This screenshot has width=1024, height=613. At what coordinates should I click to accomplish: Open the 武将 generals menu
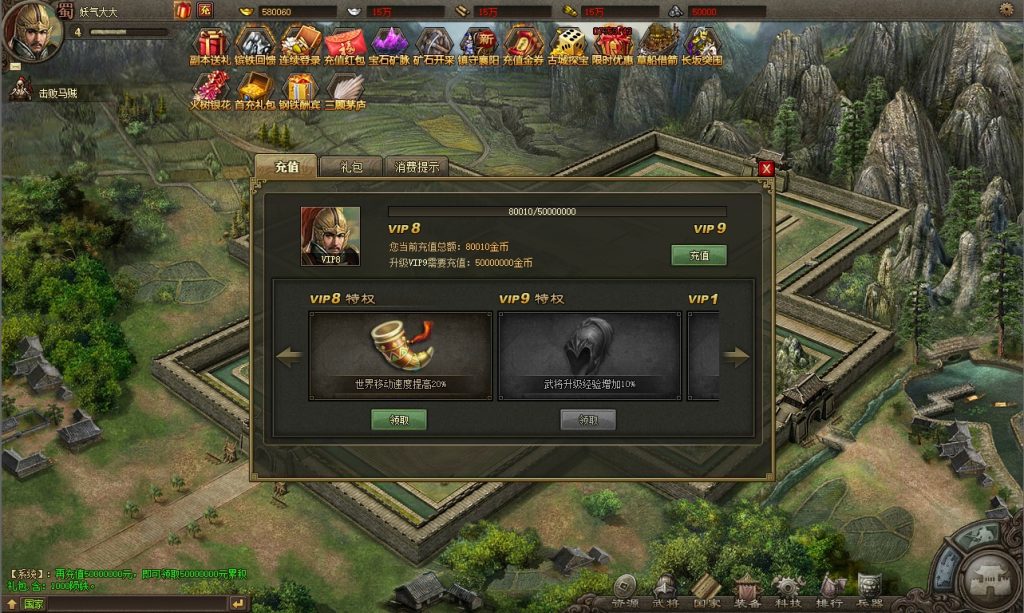coord(665,589)
